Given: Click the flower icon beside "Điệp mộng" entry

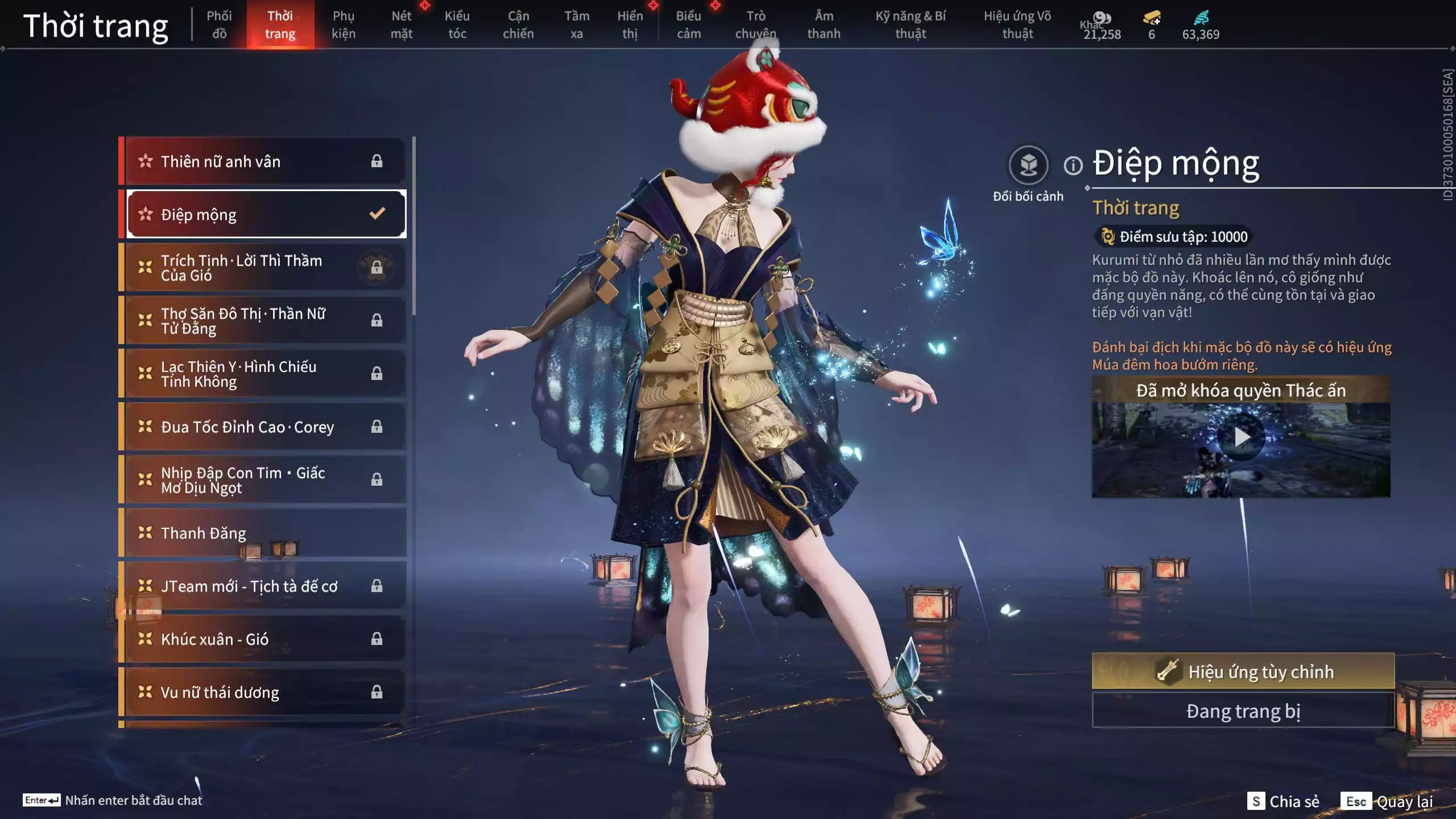Looking at the screenshot, I should [145, 214].
